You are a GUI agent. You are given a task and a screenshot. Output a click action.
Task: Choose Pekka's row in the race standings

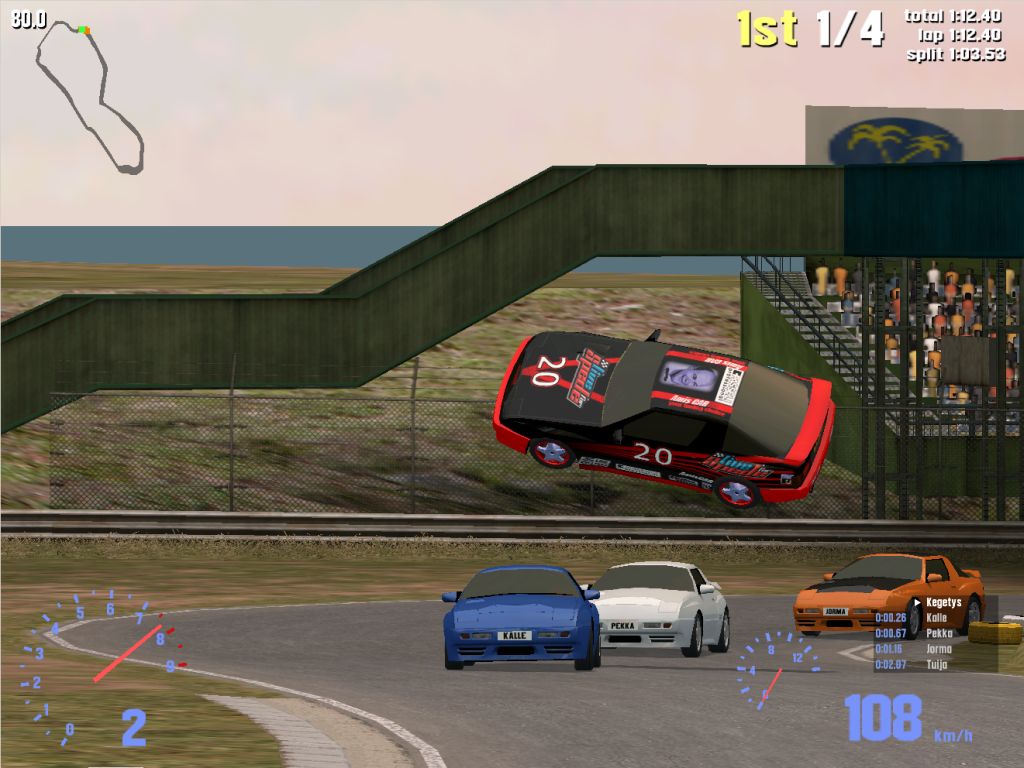[x=938, y=633]
